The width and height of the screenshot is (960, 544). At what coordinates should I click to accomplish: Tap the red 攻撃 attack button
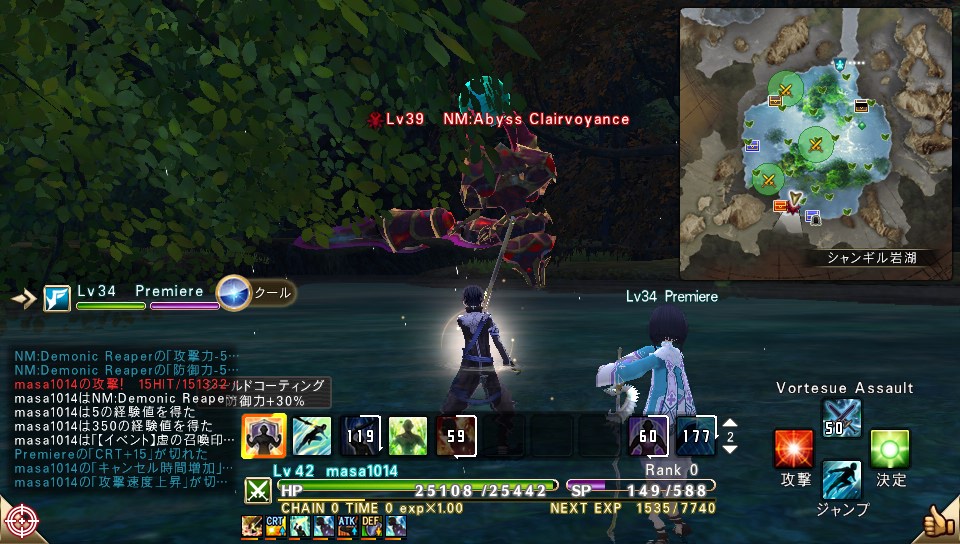coord(794,449)
